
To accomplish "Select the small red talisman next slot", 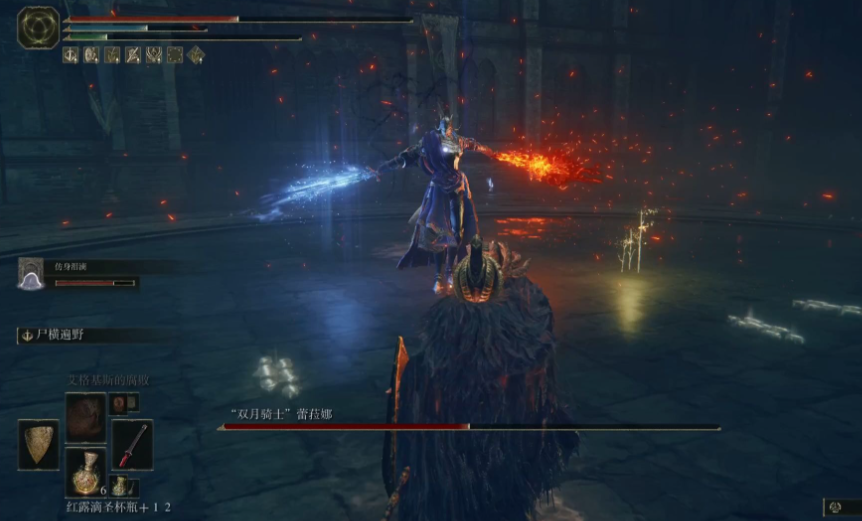I will click(x=121, y=403).
